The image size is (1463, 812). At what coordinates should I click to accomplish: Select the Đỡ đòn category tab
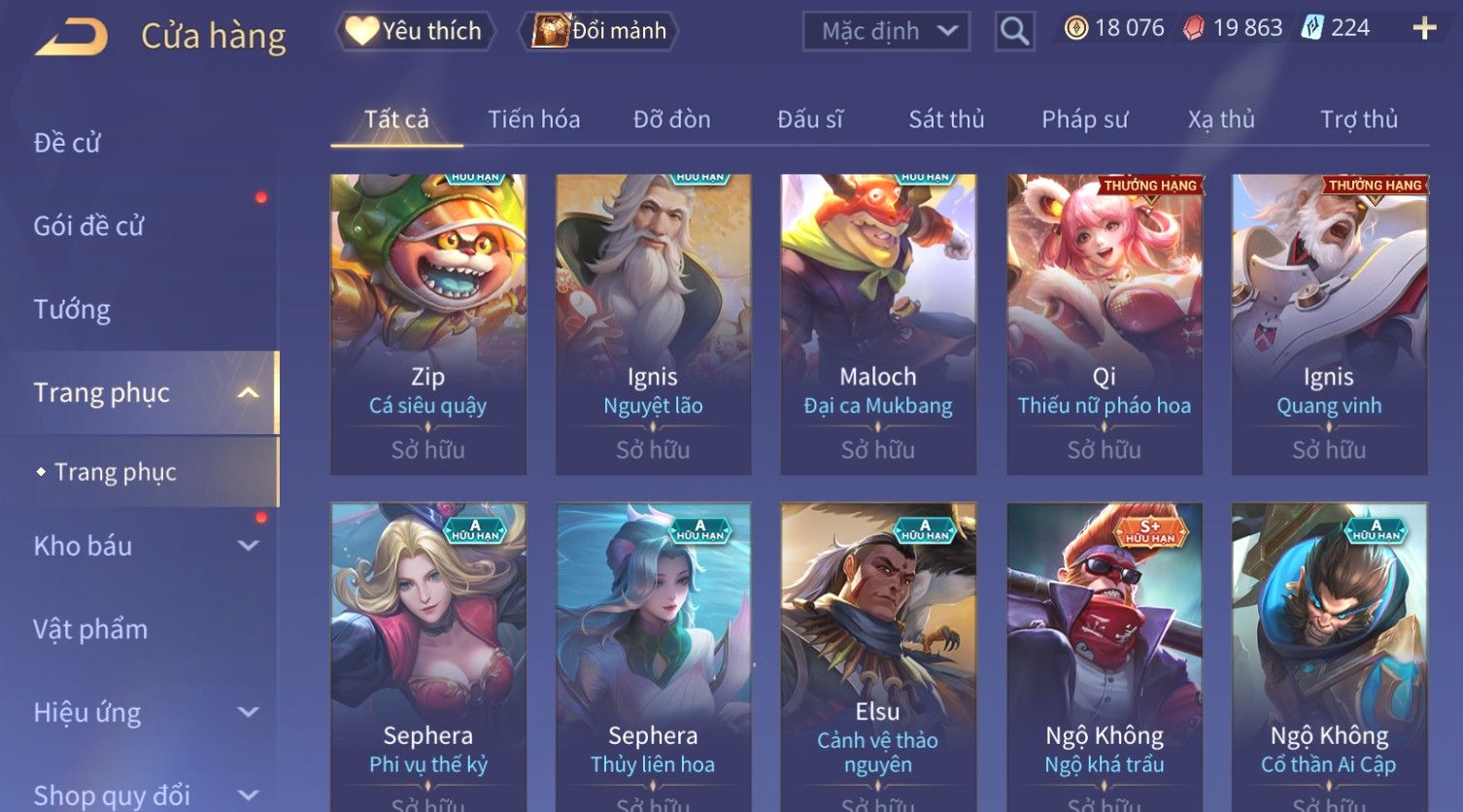(671, 119)
